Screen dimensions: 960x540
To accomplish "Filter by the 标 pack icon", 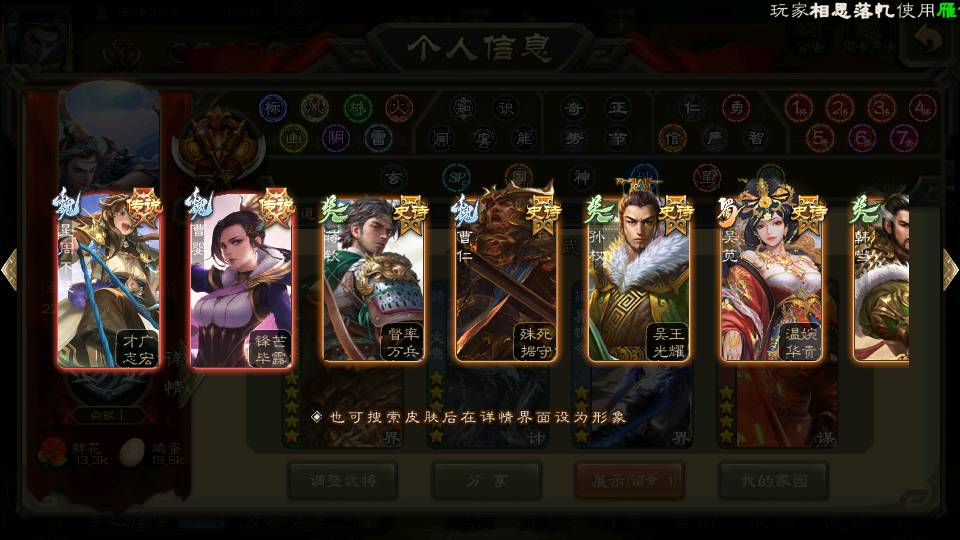I will click(x=273, y=108).
